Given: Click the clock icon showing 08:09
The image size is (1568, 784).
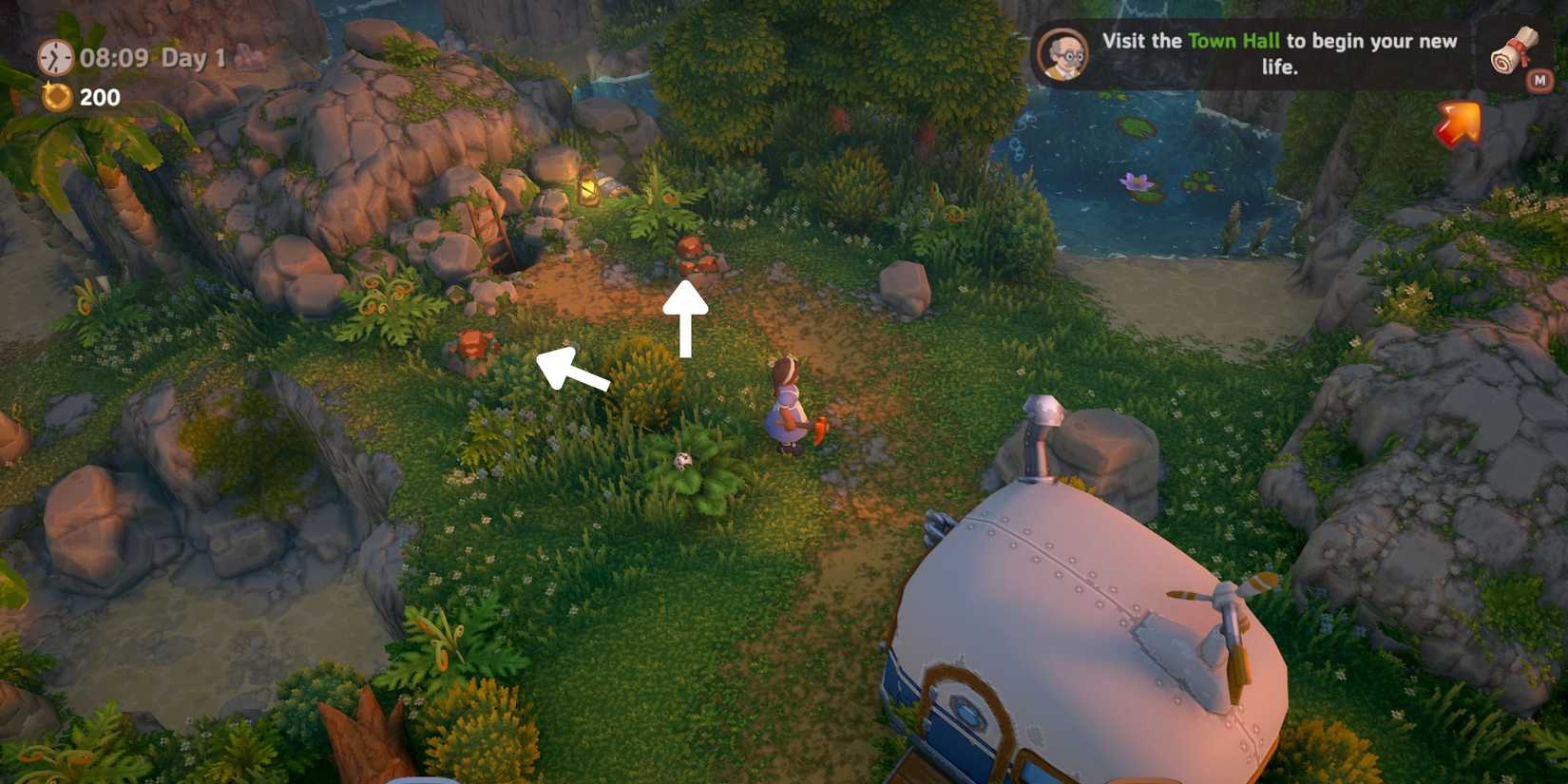Looking at the screenshot, I should (x=55, y=59).
